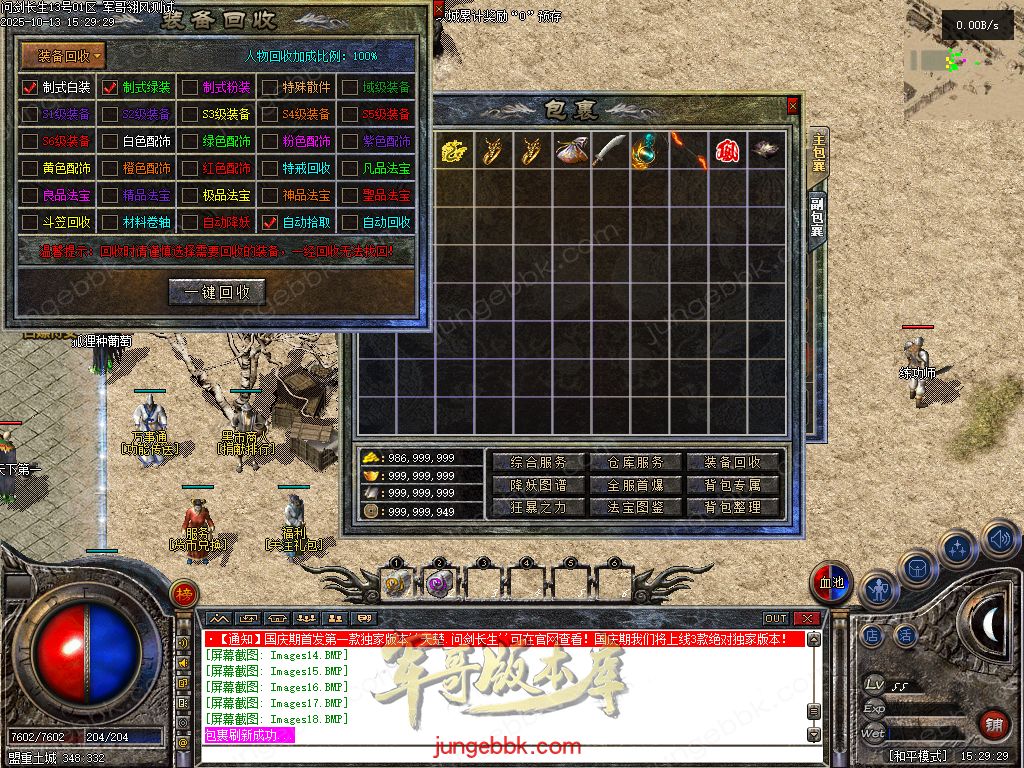The image size is (1024, 768).
Task: Toggle sound with the speaker icon
Action: coord(1000,541)
